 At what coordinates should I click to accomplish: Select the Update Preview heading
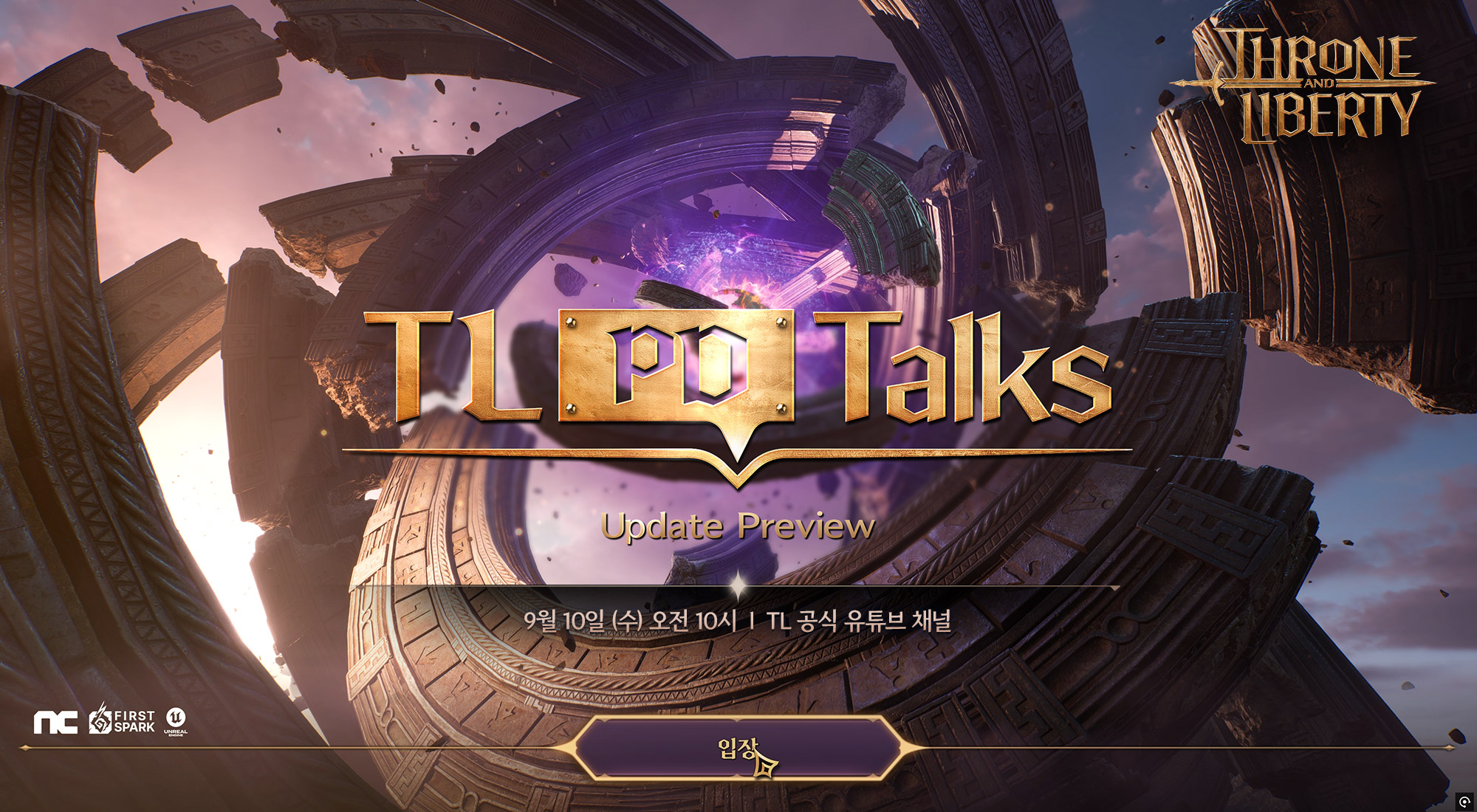(x=738, y=526)
